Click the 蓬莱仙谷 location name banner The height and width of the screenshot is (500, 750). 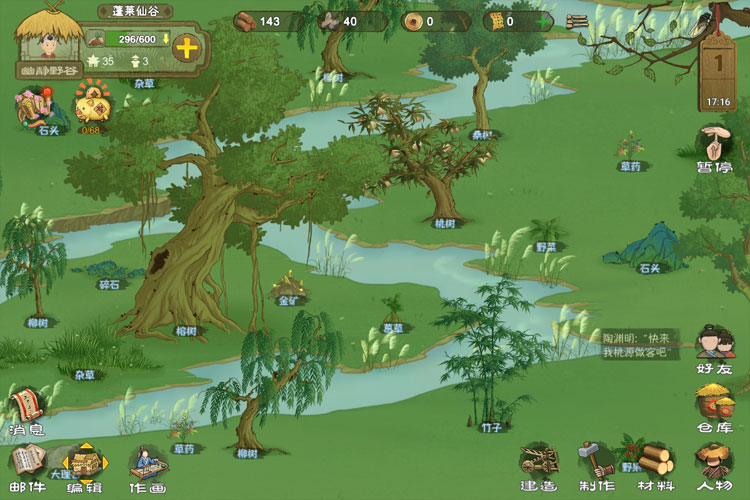click(x=135, y=10)
